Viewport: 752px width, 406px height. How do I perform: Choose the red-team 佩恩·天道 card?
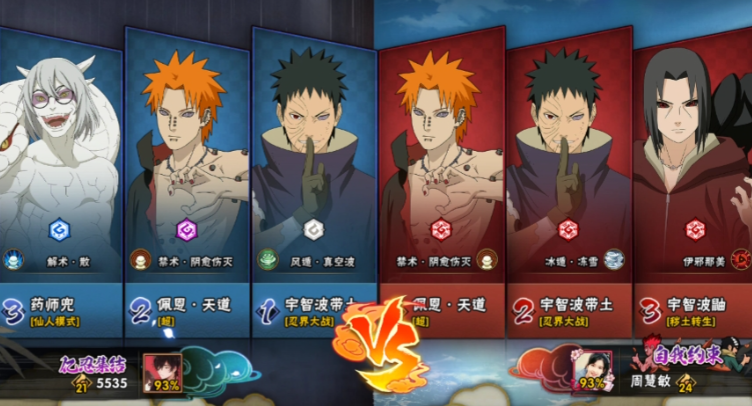(440, 170)
